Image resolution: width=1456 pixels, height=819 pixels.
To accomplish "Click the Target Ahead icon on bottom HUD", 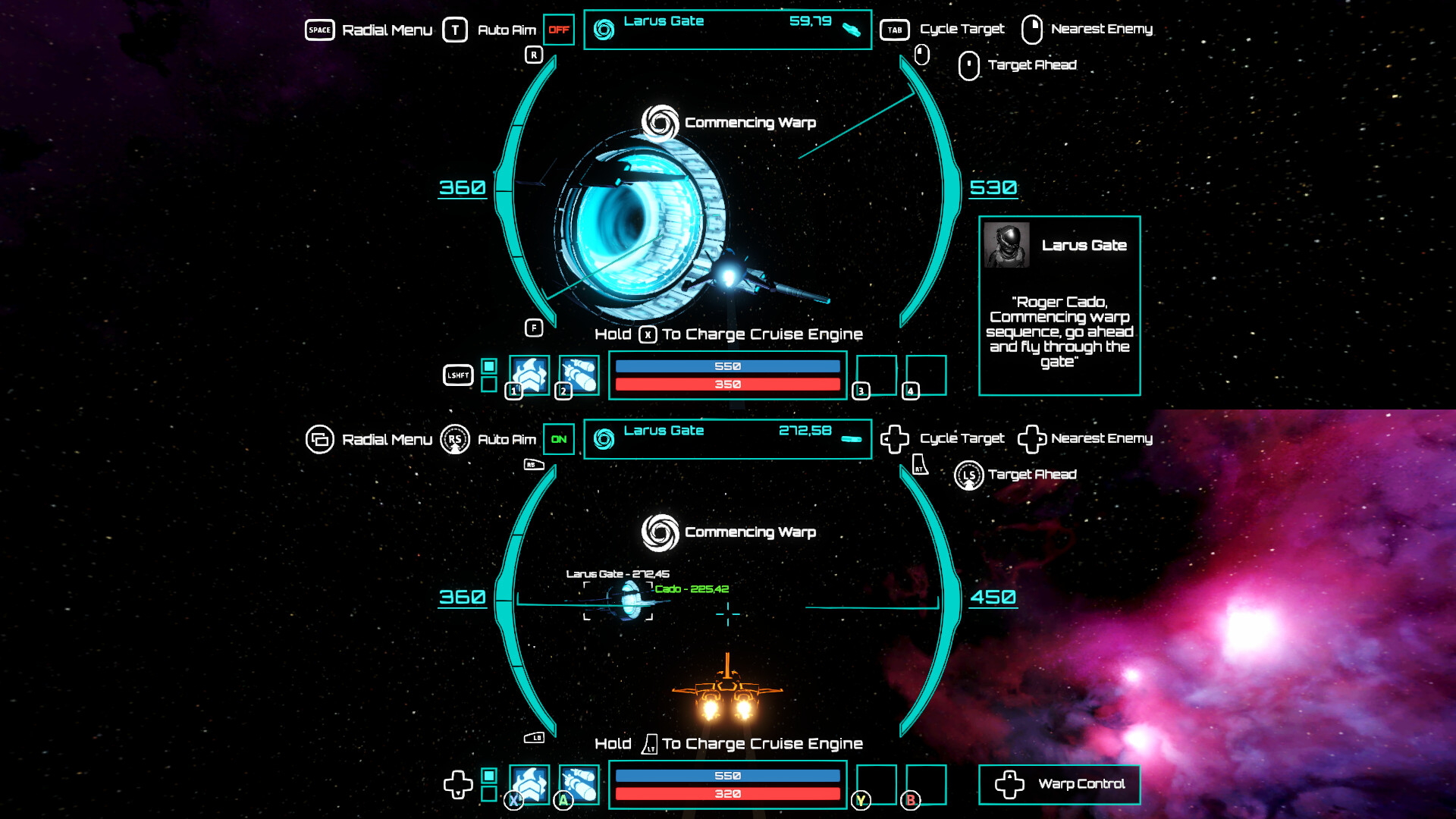I will (968, 475).
